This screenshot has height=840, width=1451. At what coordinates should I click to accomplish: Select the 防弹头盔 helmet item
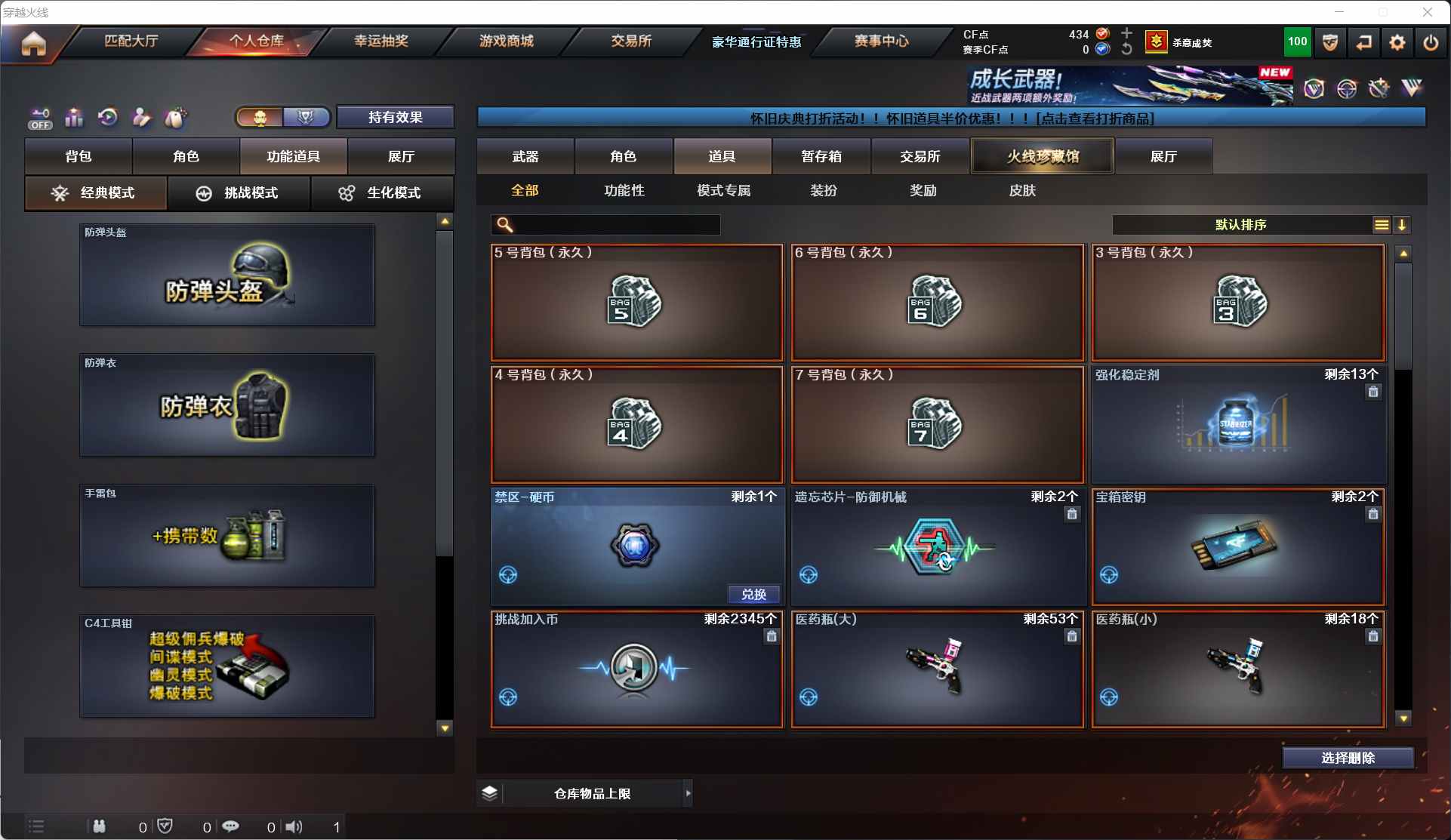[x=227, y=275]
